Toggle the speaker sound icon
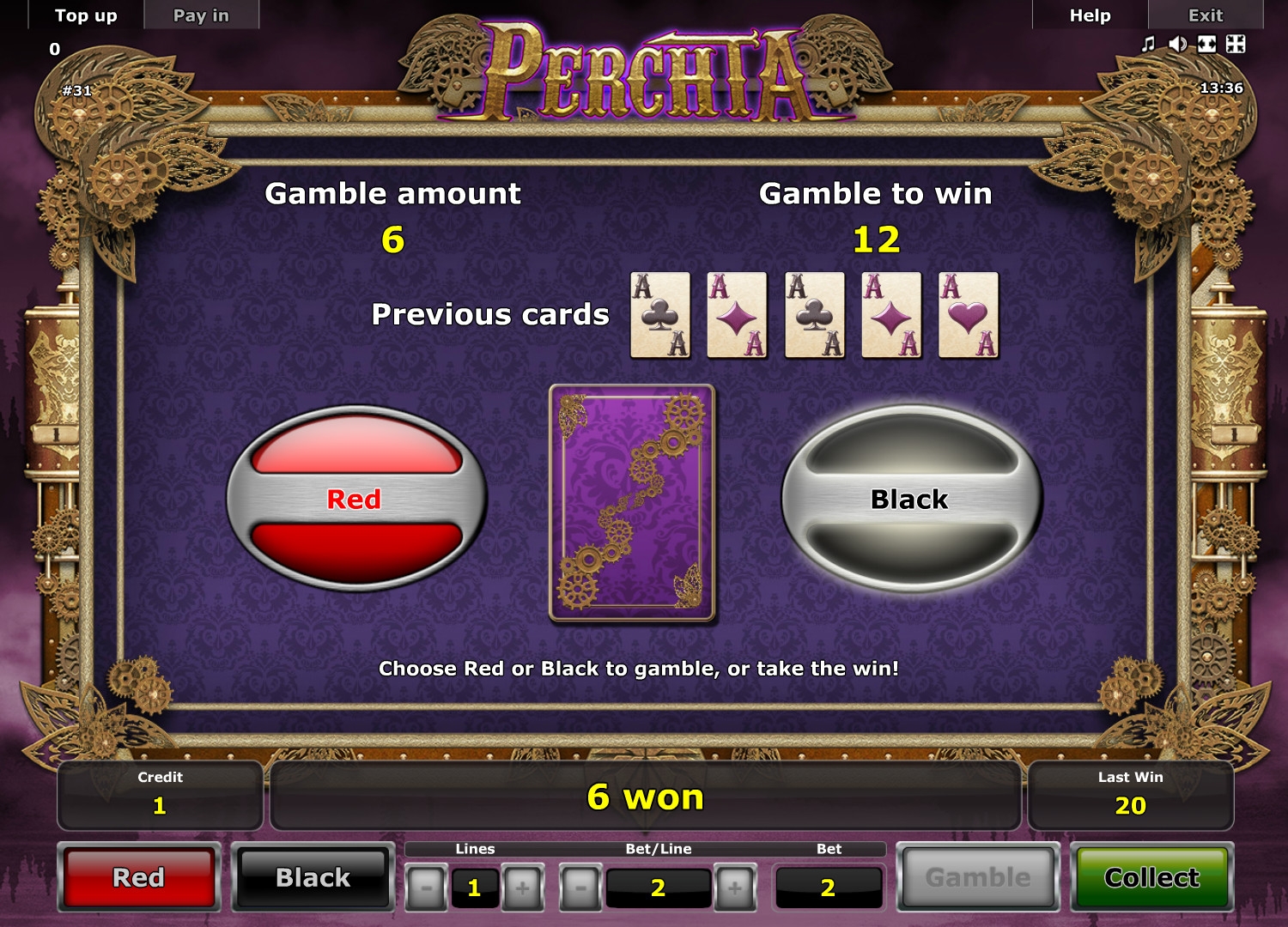Viewport: 1288px width, 927px height. click(x=1177, y=45)
